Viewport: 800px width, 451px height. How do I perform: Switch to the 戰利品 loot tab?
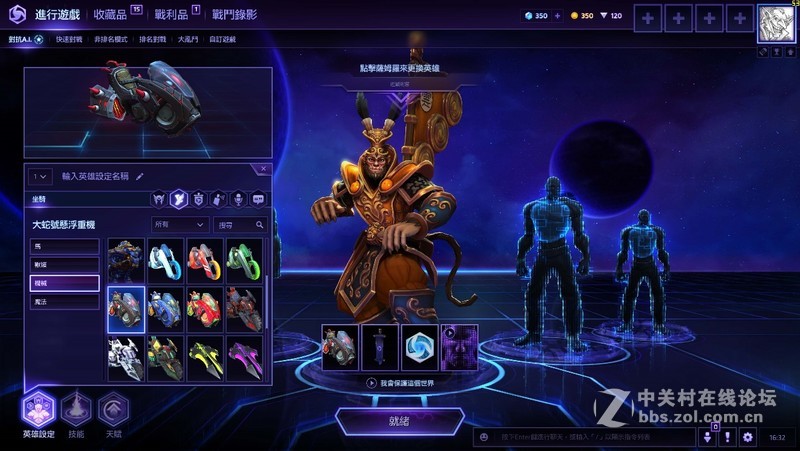169,15
